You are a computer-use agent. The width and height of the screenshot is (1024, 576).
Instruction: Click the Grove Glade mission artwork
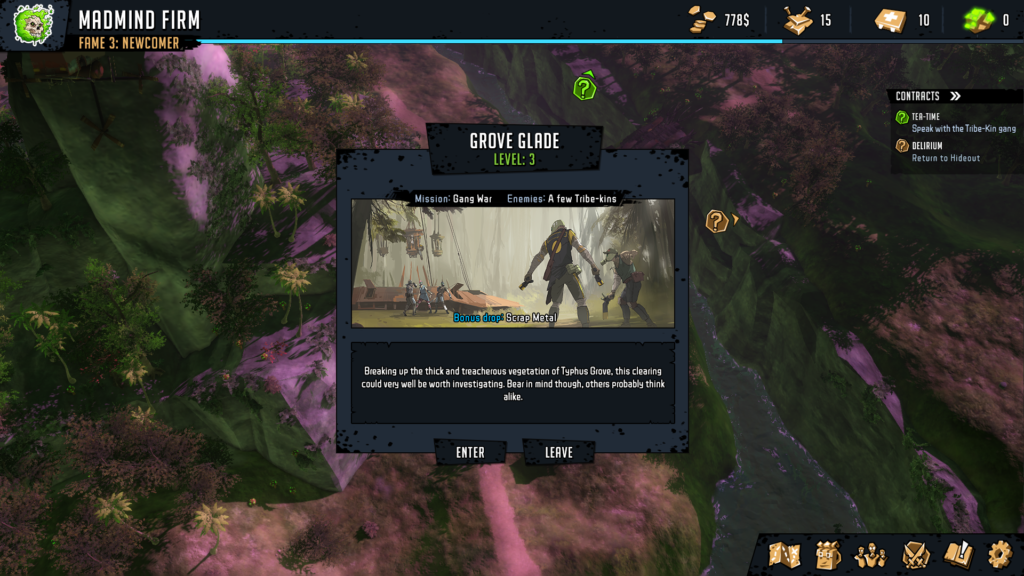tap(512, 262)
